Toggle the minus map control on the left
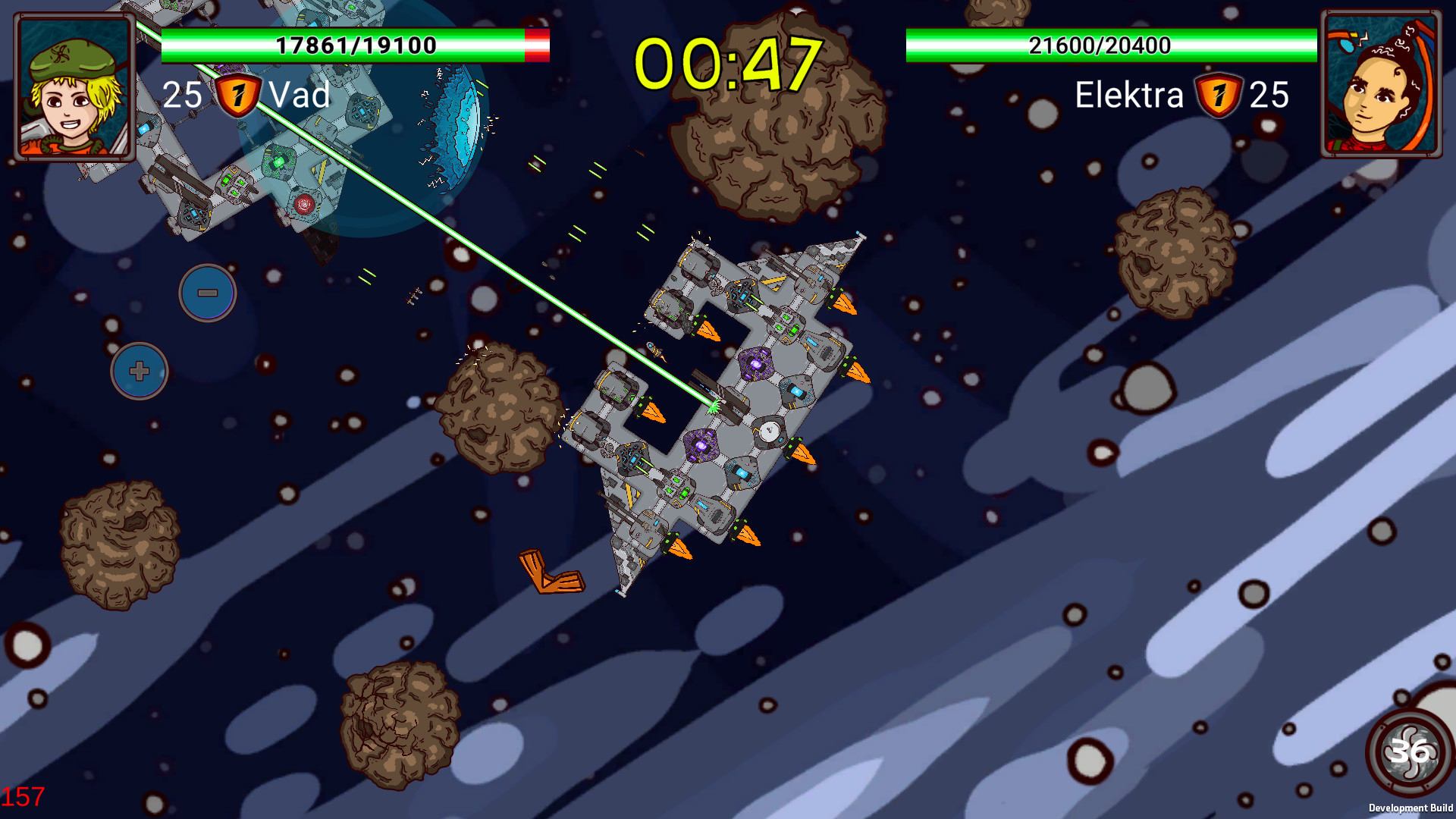Image resolution: width=1456 pixels, height=819 pixels. pos(206,294)
